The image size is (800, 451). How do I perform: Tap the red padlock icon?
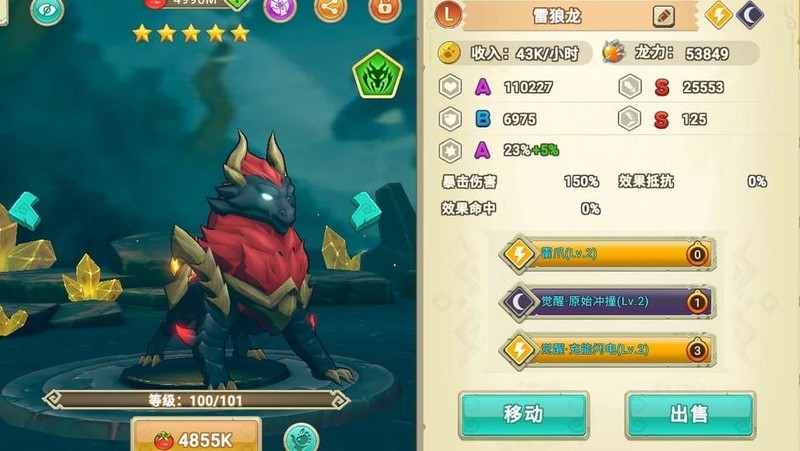pyautogui.click(x=383, y=9)
